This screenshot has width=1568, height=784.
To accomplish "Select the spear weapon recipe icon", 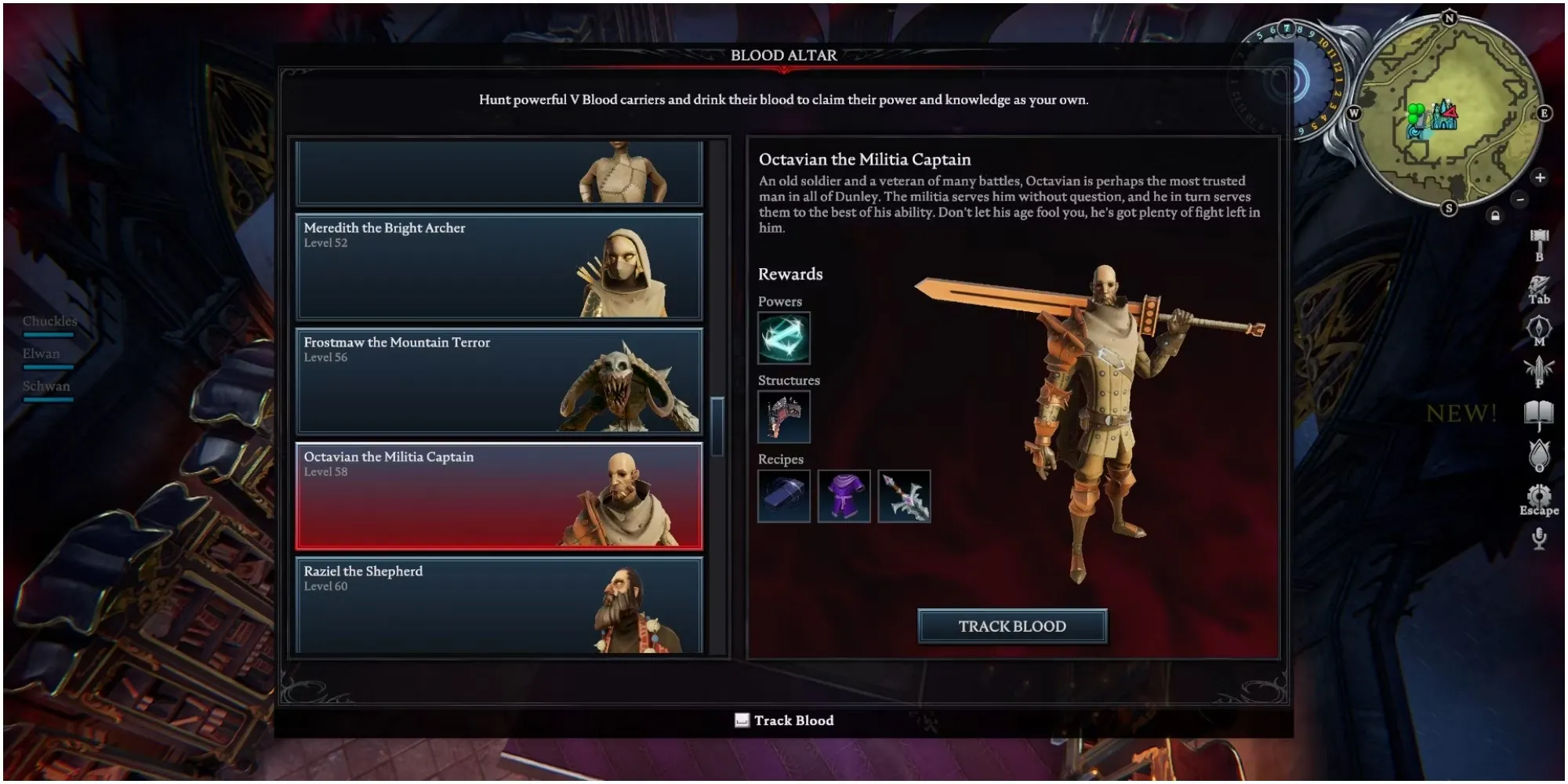I will pyautogui.click(x=904, y=496).
